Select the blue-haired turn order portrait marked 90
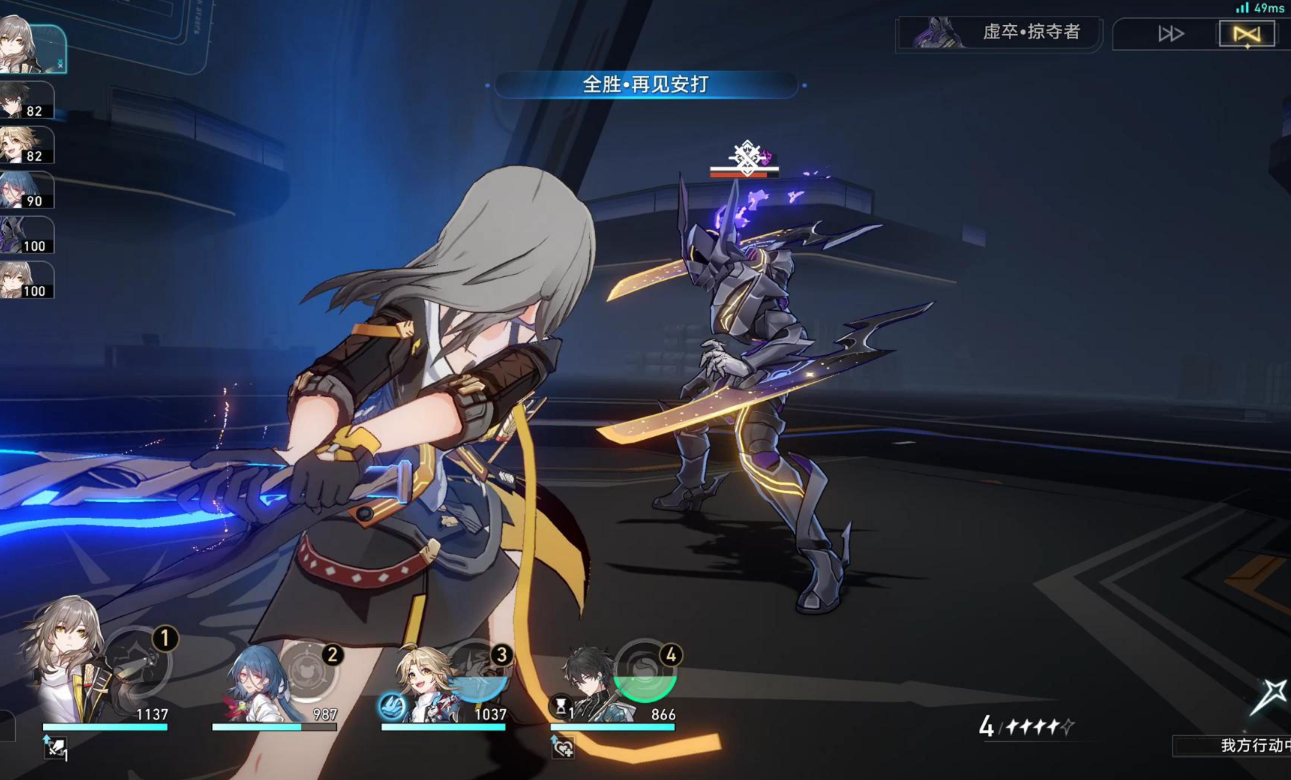Screen dimensions: 1291x780 pos(25,190)
